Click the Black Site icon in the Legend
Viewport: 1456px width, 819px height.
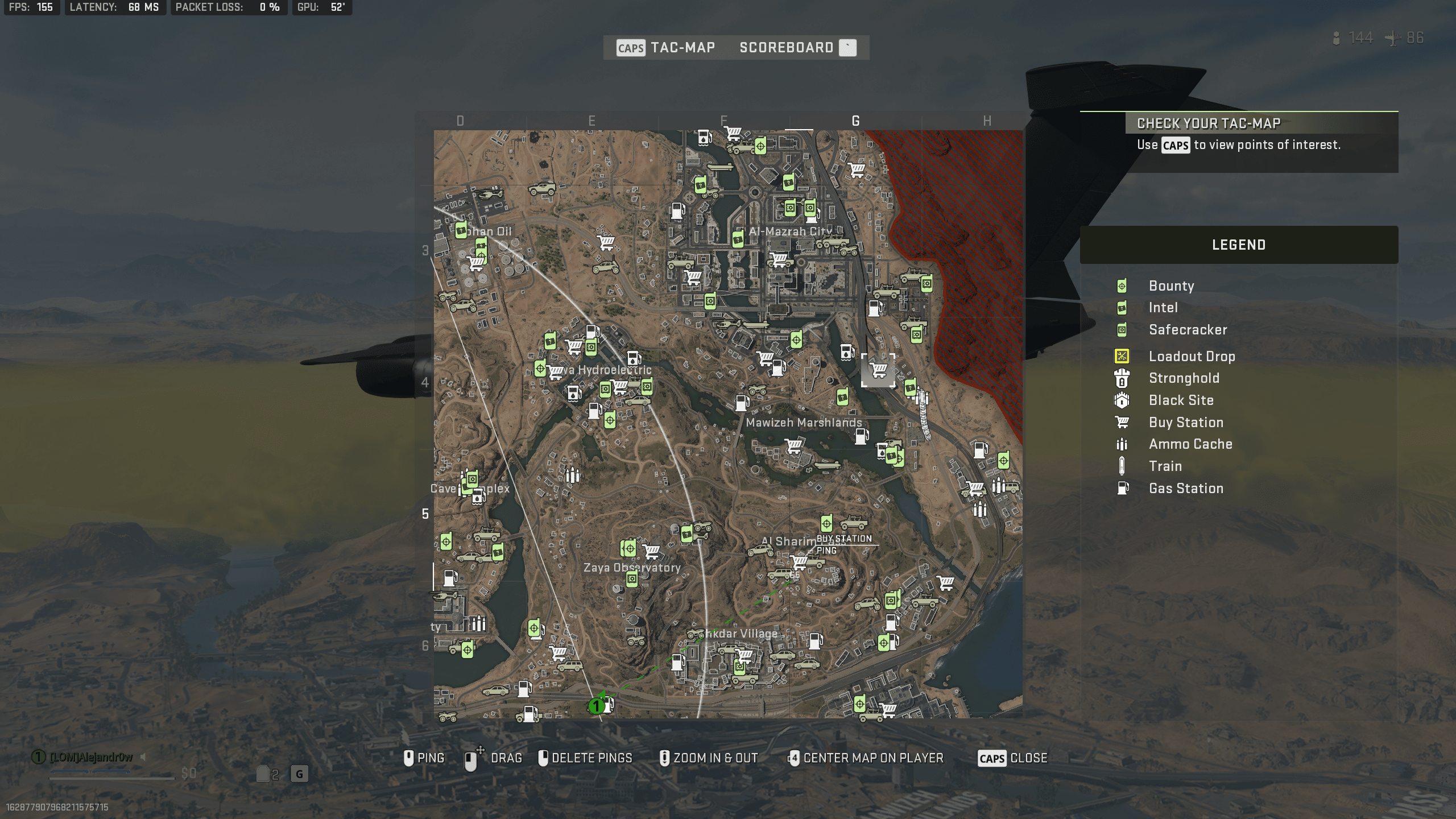click(1121, 400)
